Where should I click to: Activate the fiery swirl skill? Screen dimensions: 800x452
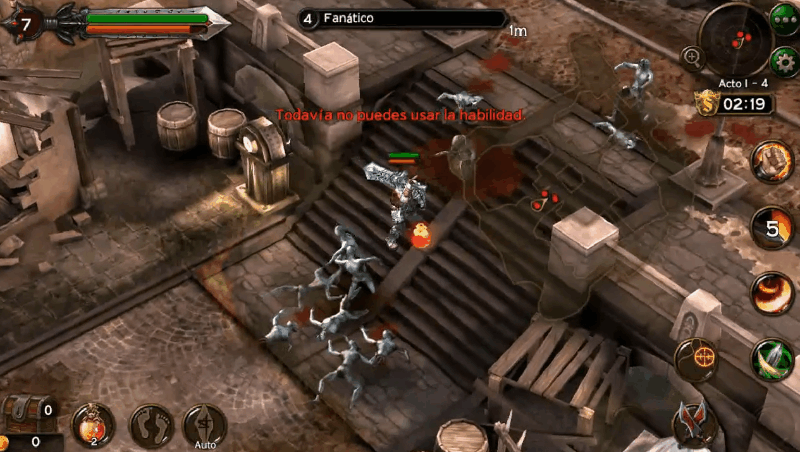click(x=773, y=291)
